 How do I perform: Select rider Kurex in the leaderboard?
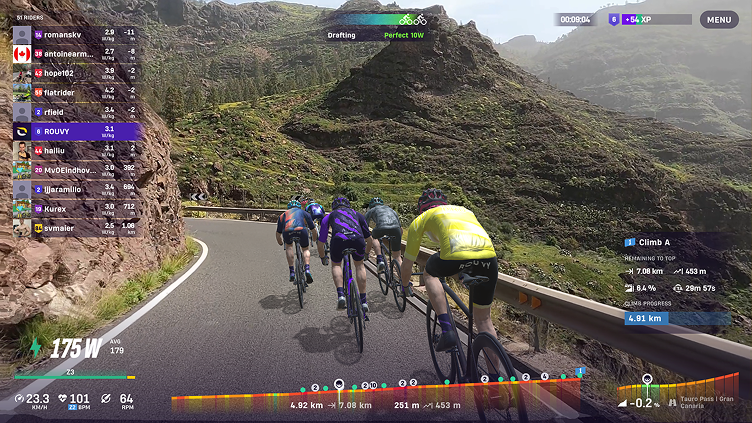pos(75,207)
